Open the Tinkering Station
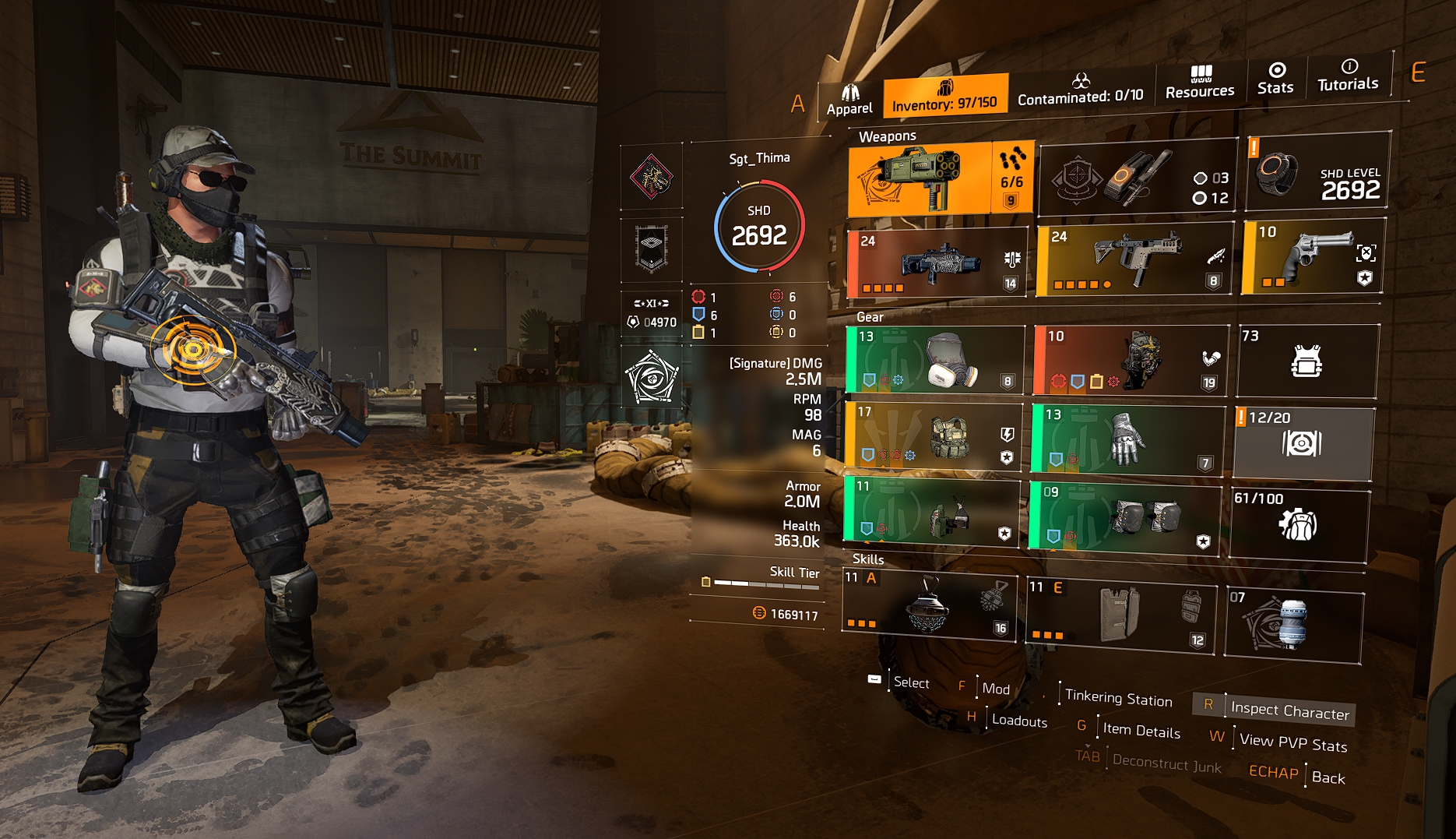The height and width of the screenshot is (839, 1456). (1118, 698)
